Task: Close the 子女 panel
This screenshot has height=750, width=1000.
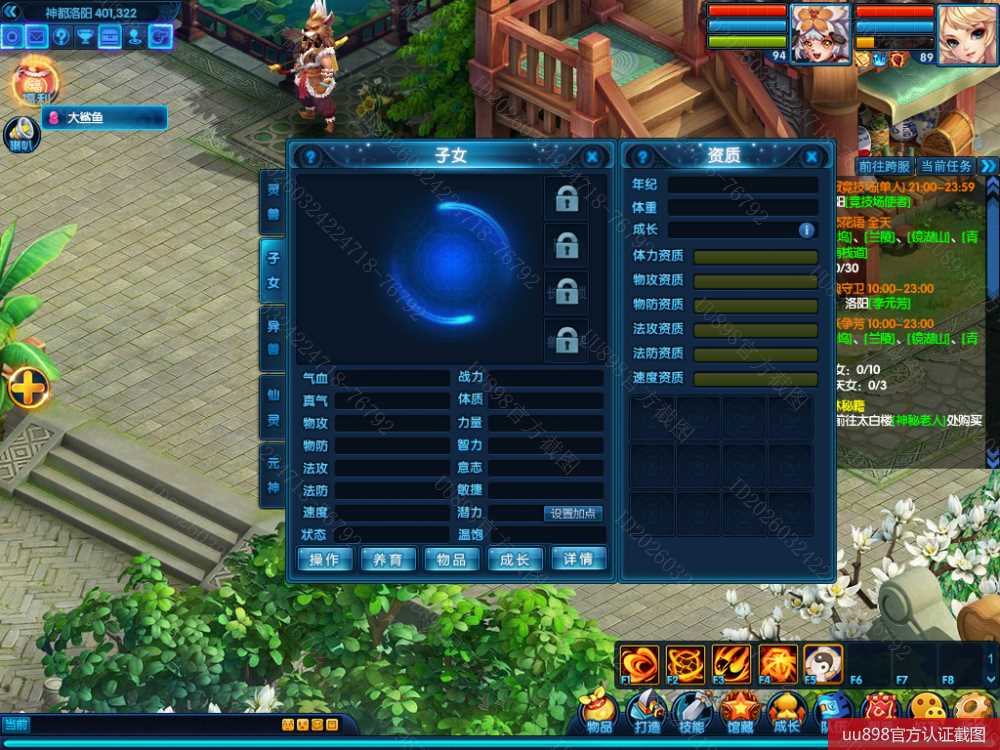Action: (x=592, y=157)
